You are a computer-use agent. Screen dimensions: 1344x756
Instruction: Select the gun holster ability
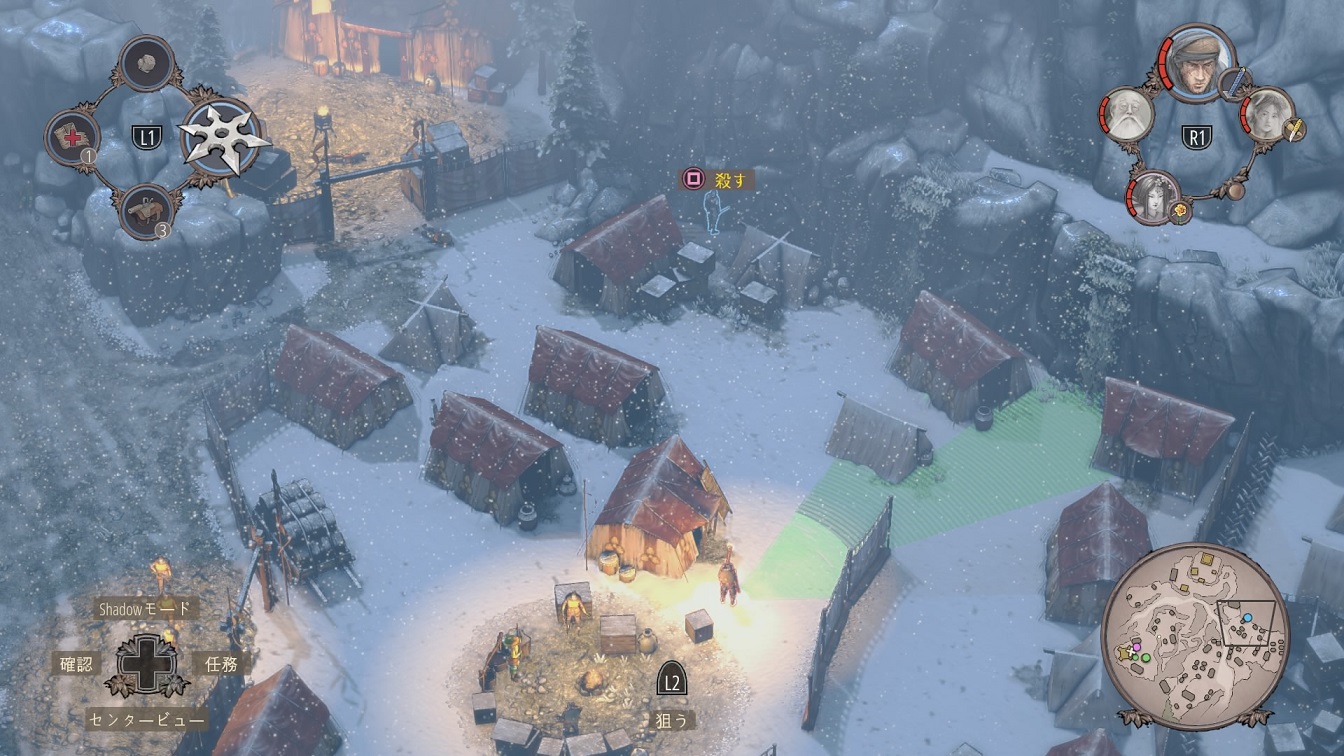tap(146, 211)
